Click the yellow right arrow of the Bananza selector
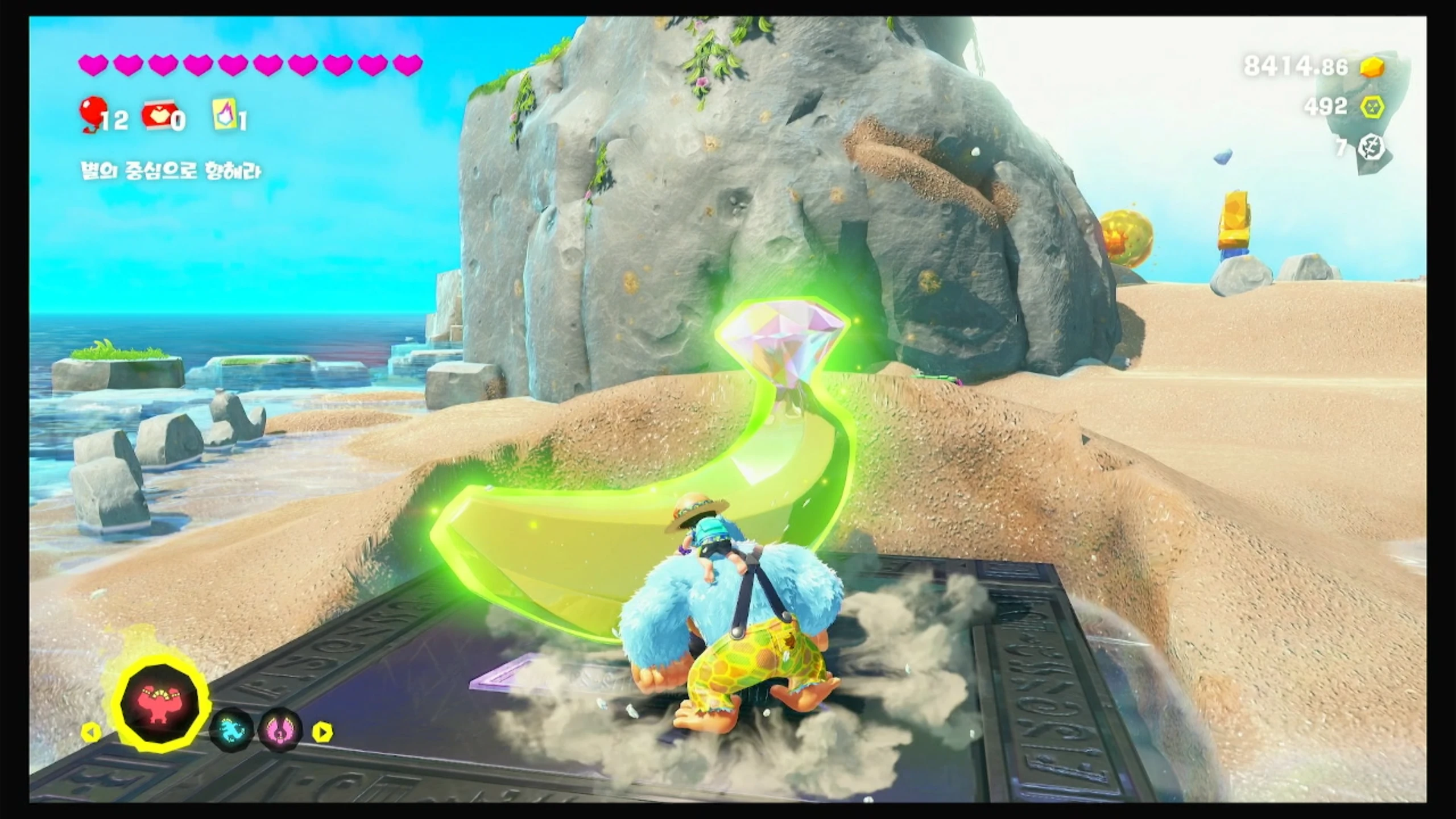Screen dimensions: 1456x819 (322, 732)
